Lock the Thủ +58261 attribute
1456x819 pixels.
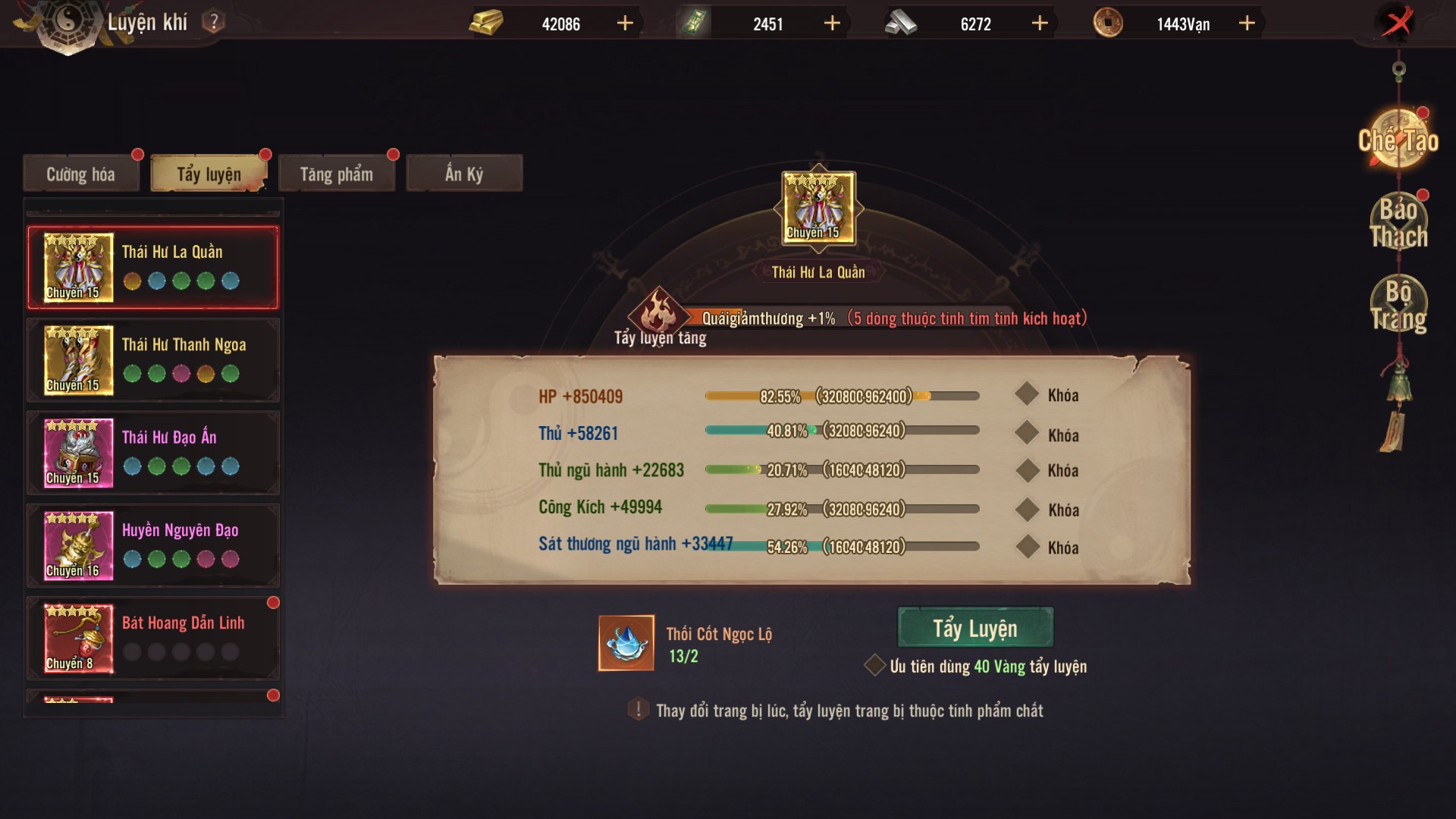pos(1028,433)
